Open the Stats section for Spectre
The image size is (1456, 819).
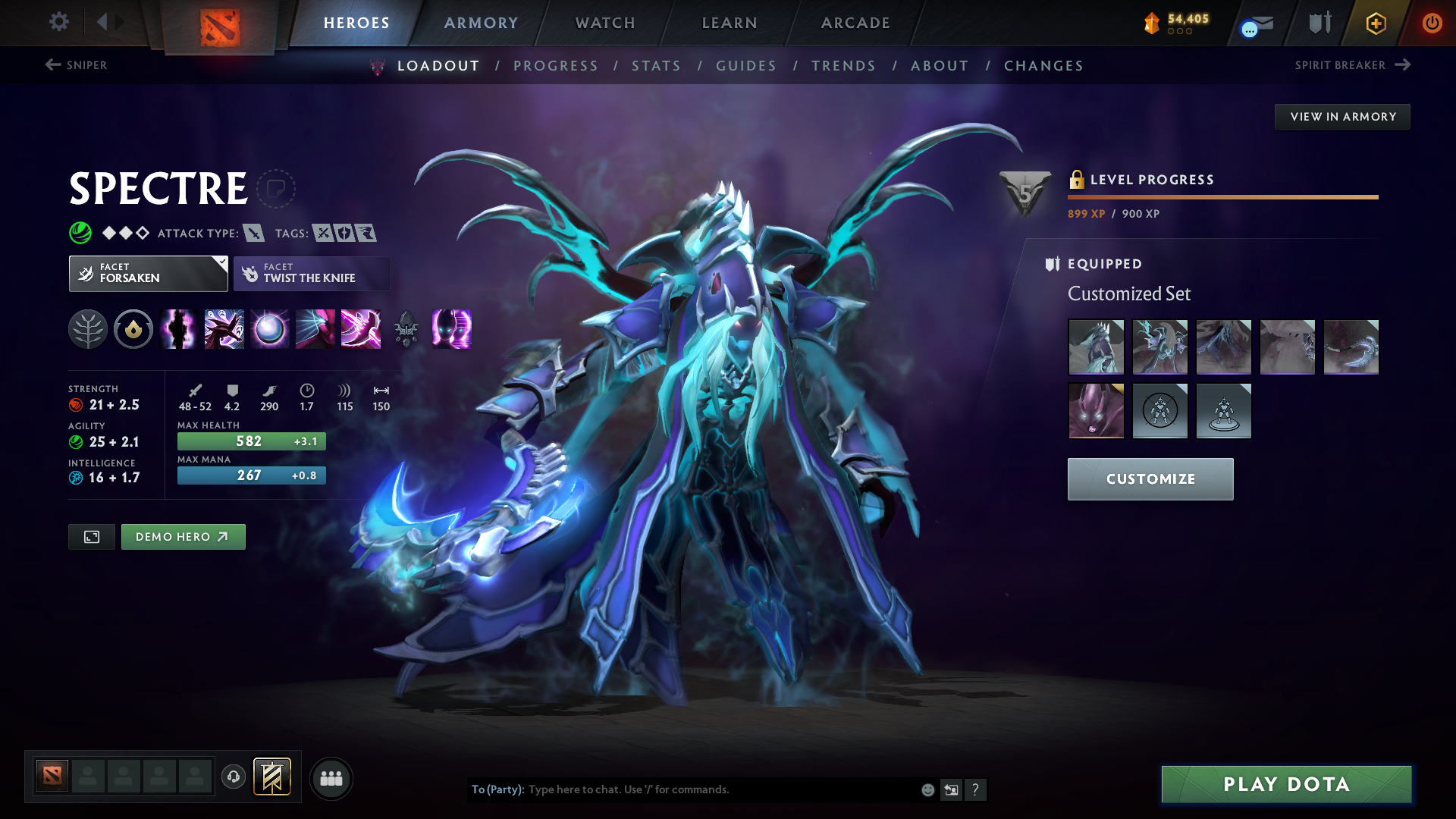[656, 66]
